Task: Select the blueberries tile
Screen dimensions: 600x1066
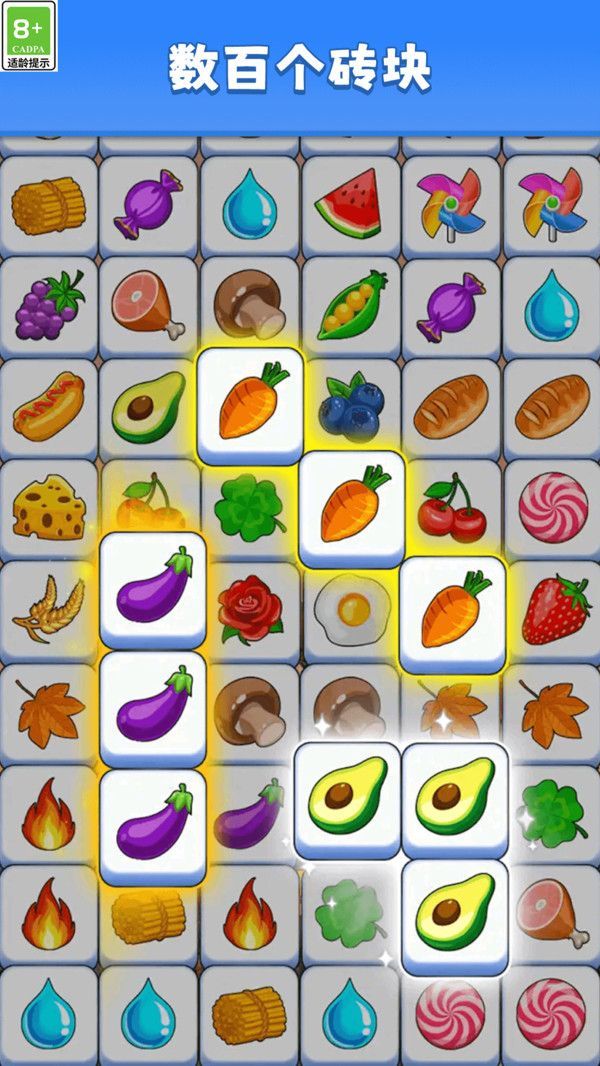Action: tap(351, 406)
